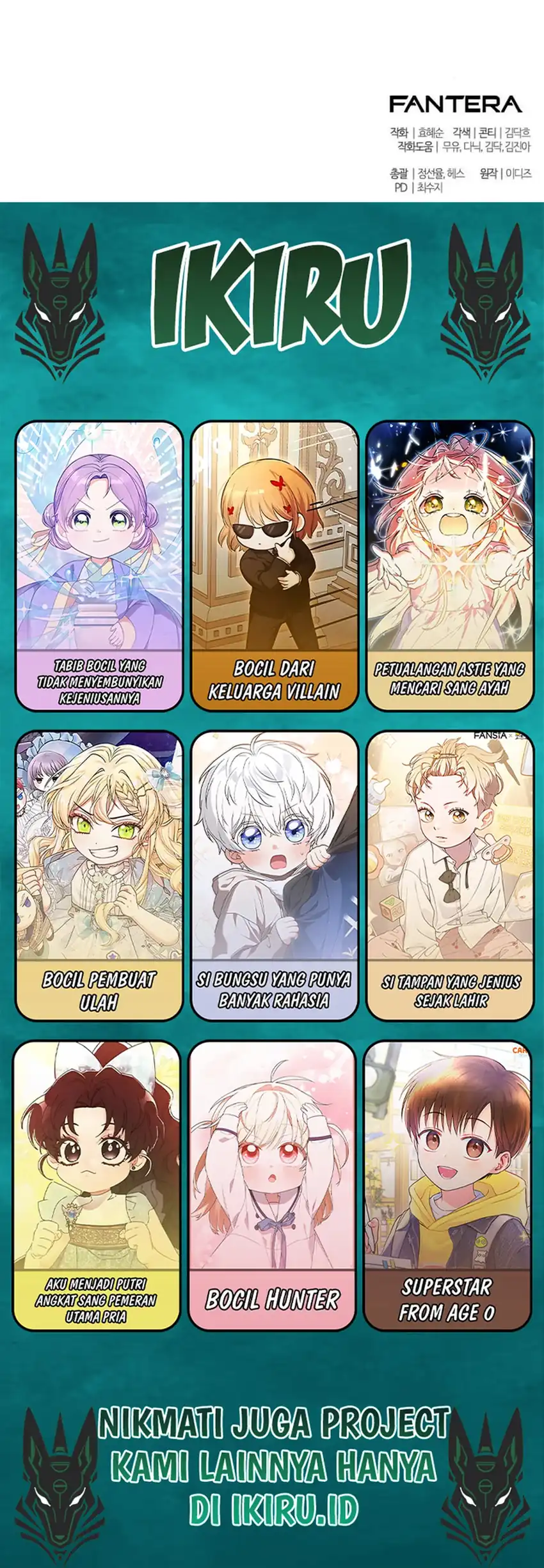The image size is (544, 1568).
Task: Select the Bocil Hunter card
Action: 272,1185
